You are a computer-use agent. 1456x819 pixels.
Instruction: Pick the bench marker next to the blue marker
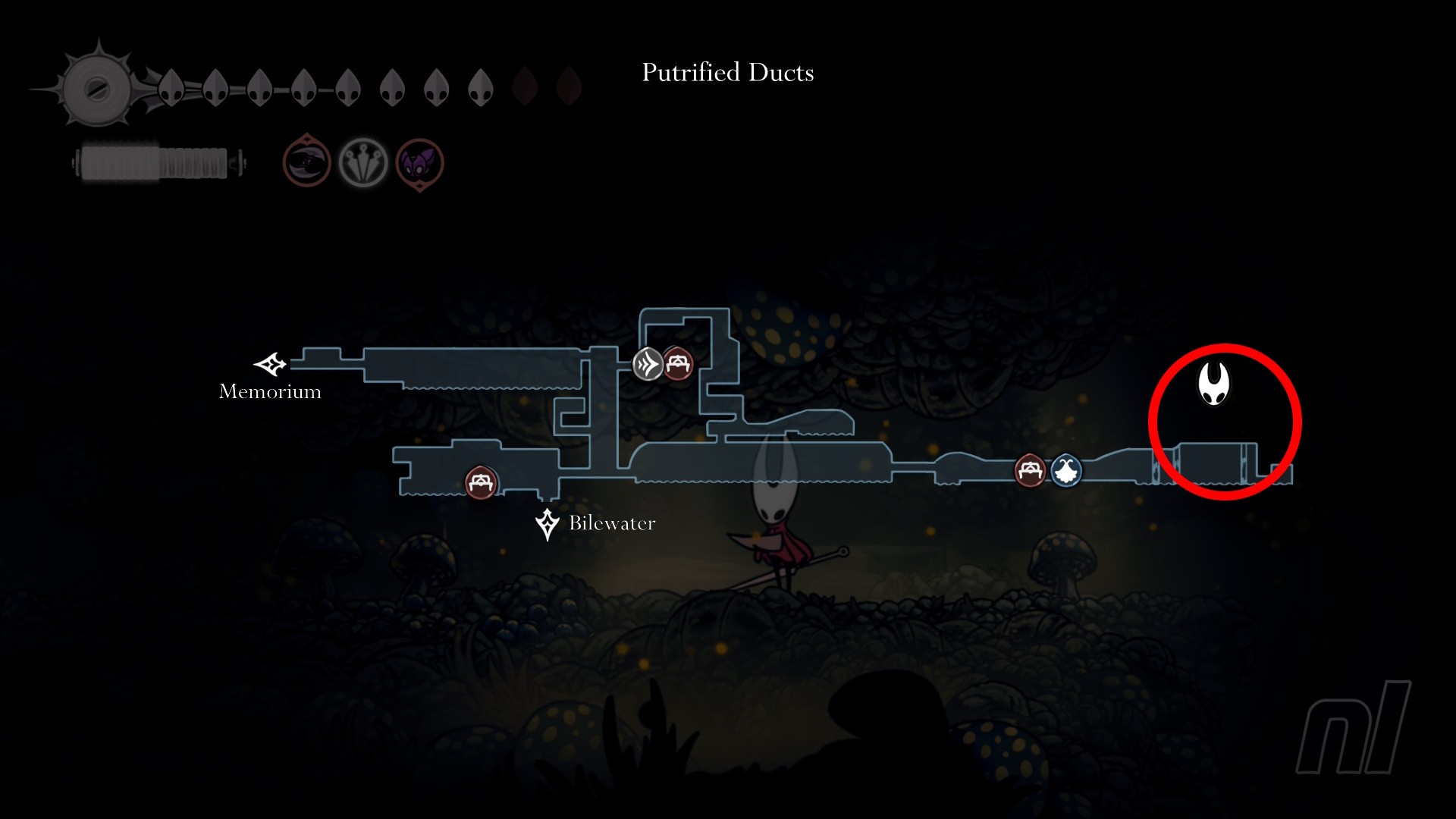point(1029,471)
